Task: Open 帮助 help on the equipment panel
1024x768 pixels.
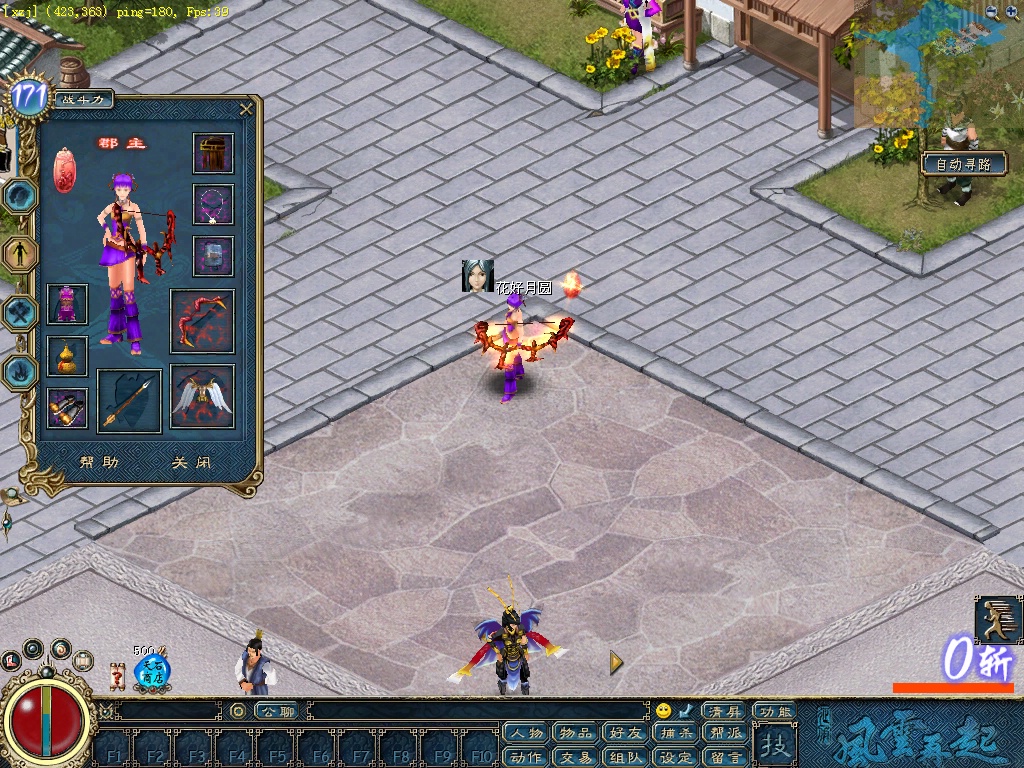Action: click(99, 463)
